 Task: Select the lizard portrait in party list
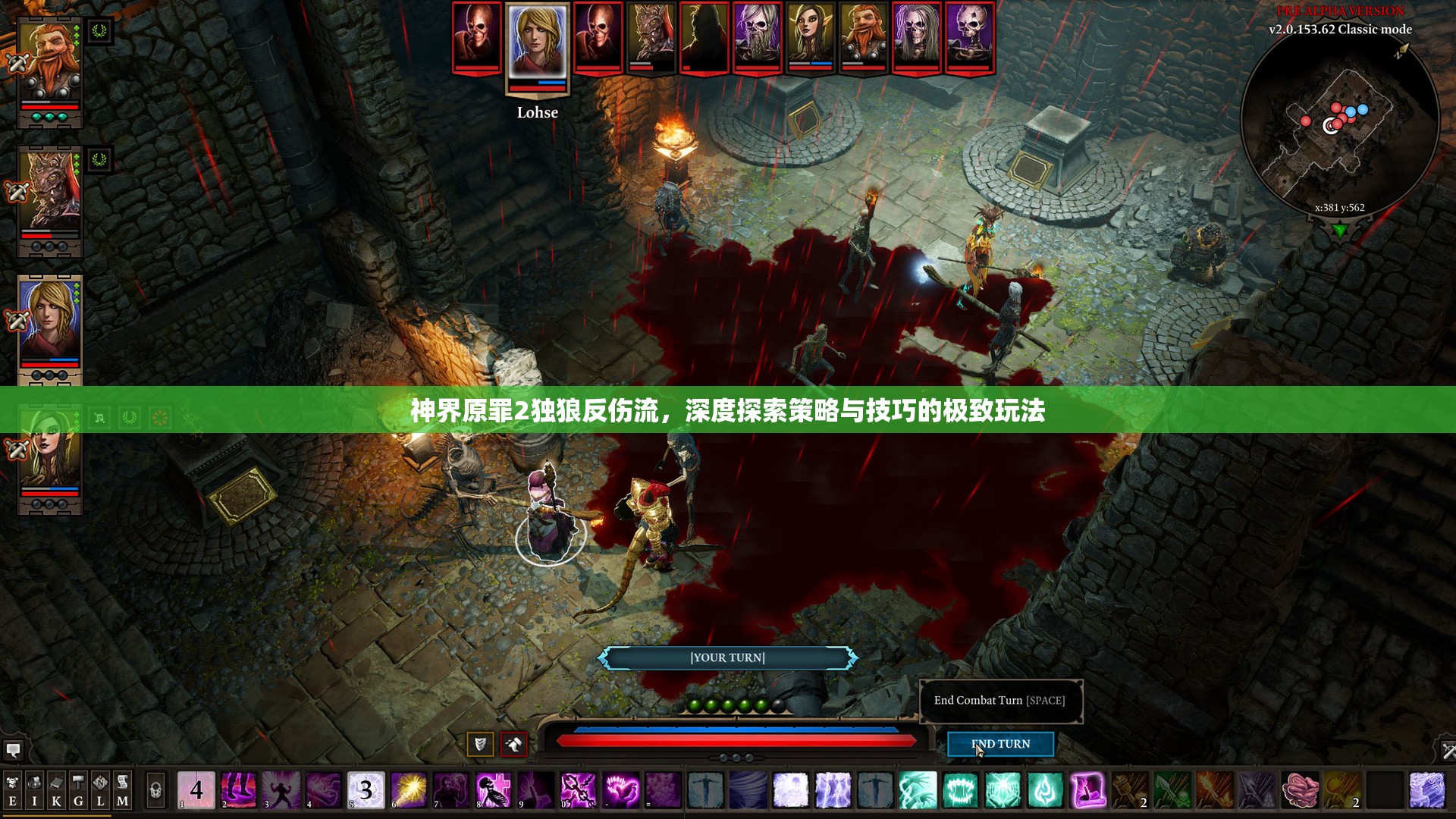49,193
